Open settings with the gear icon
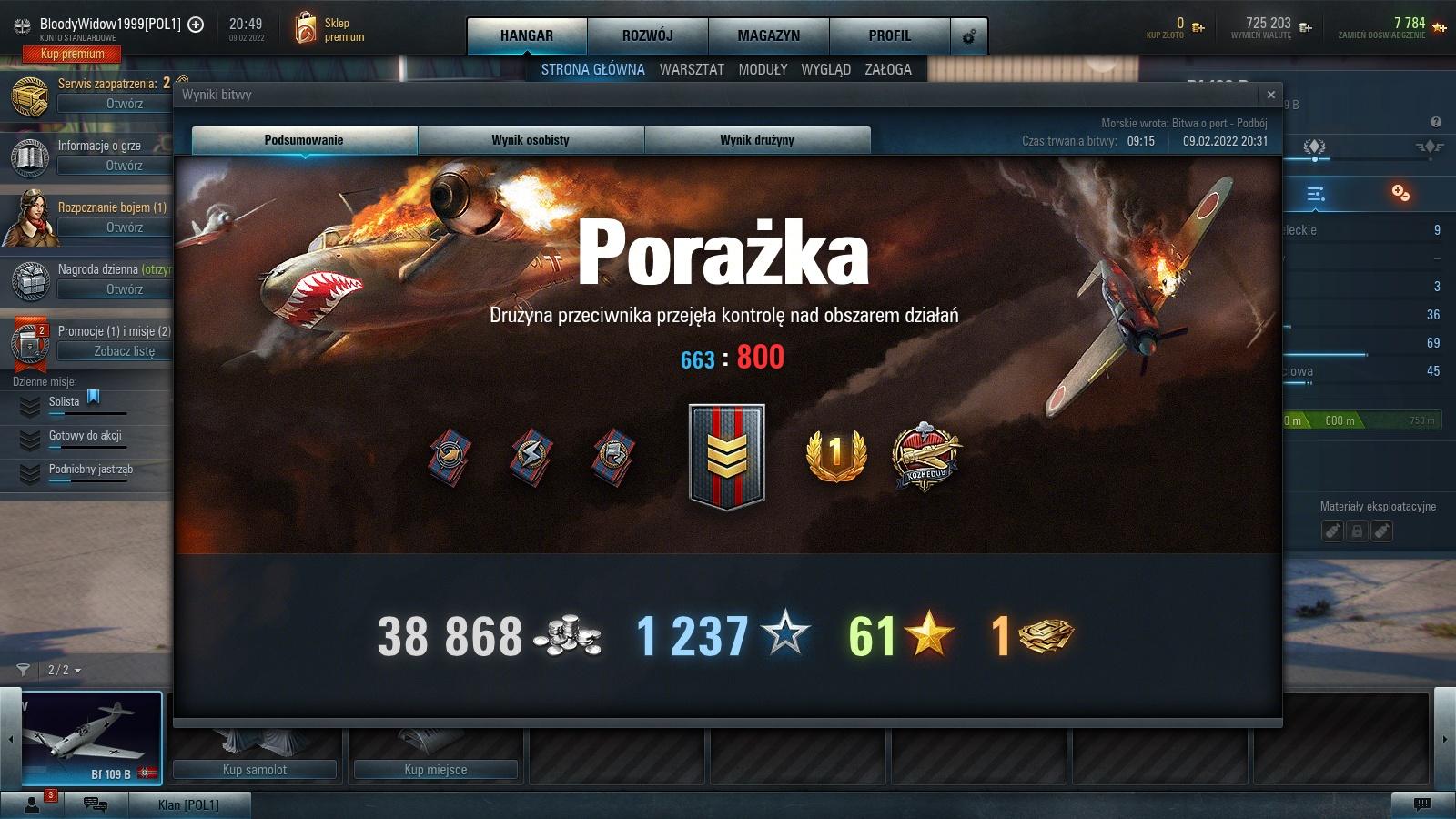 tap(969, 36)
